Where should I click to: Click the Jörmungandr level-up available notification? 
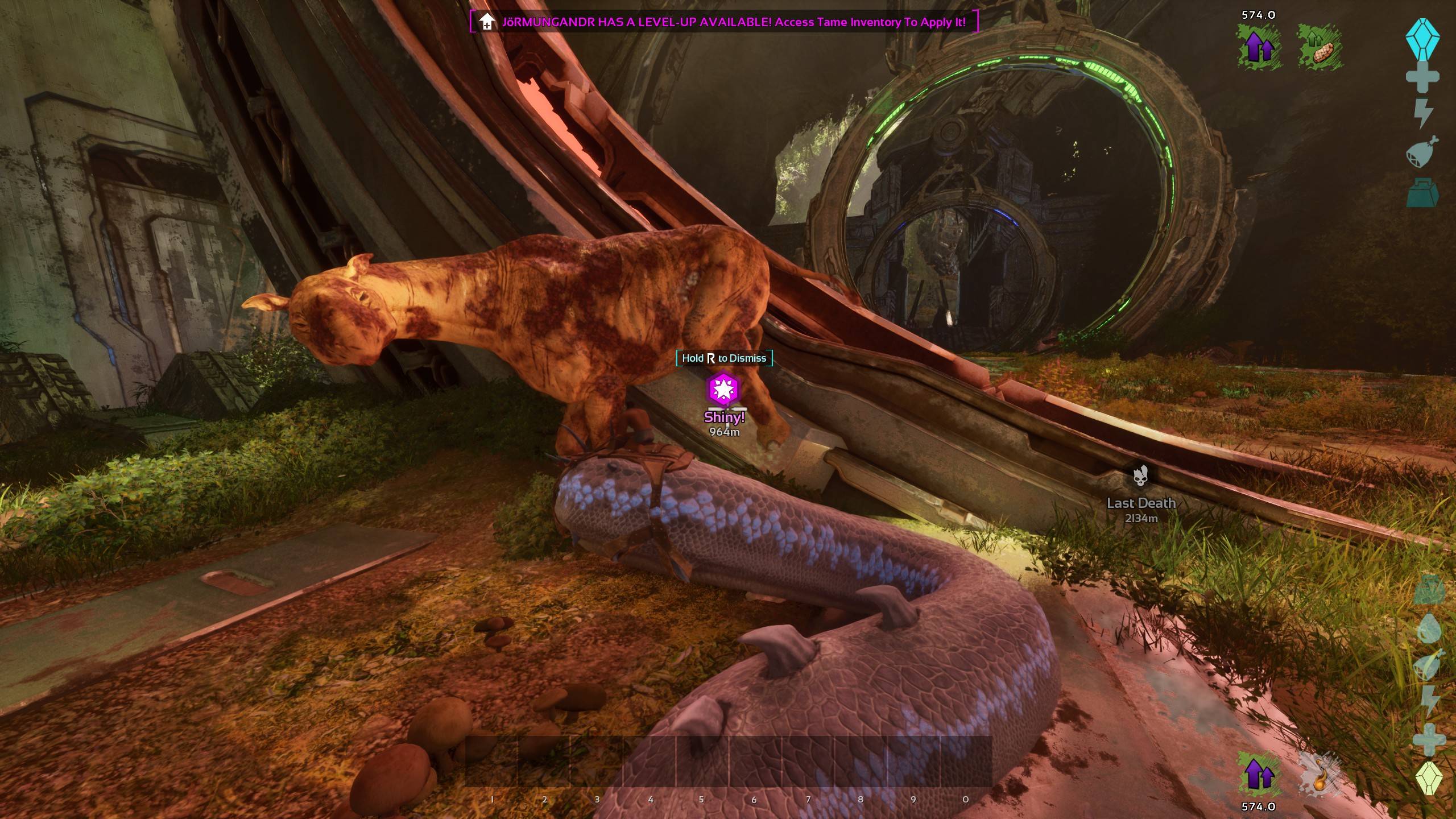click(x=723, y=22)
